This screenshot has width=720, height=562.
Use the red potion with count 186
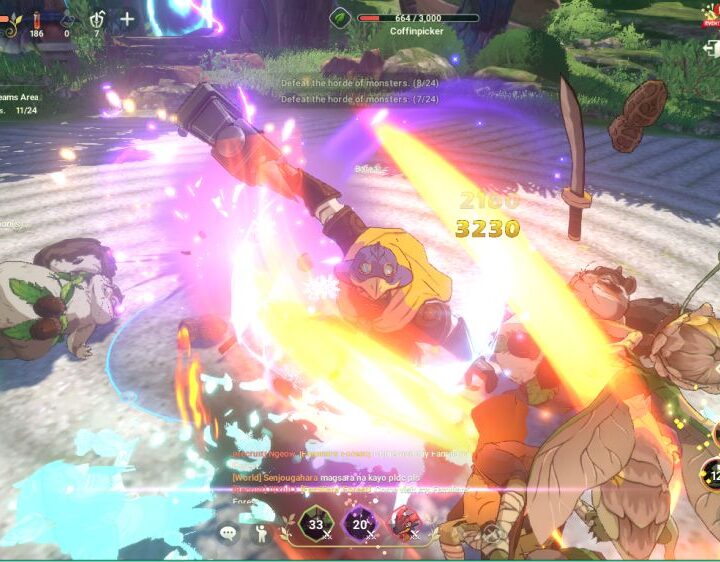tap(37, 19)
